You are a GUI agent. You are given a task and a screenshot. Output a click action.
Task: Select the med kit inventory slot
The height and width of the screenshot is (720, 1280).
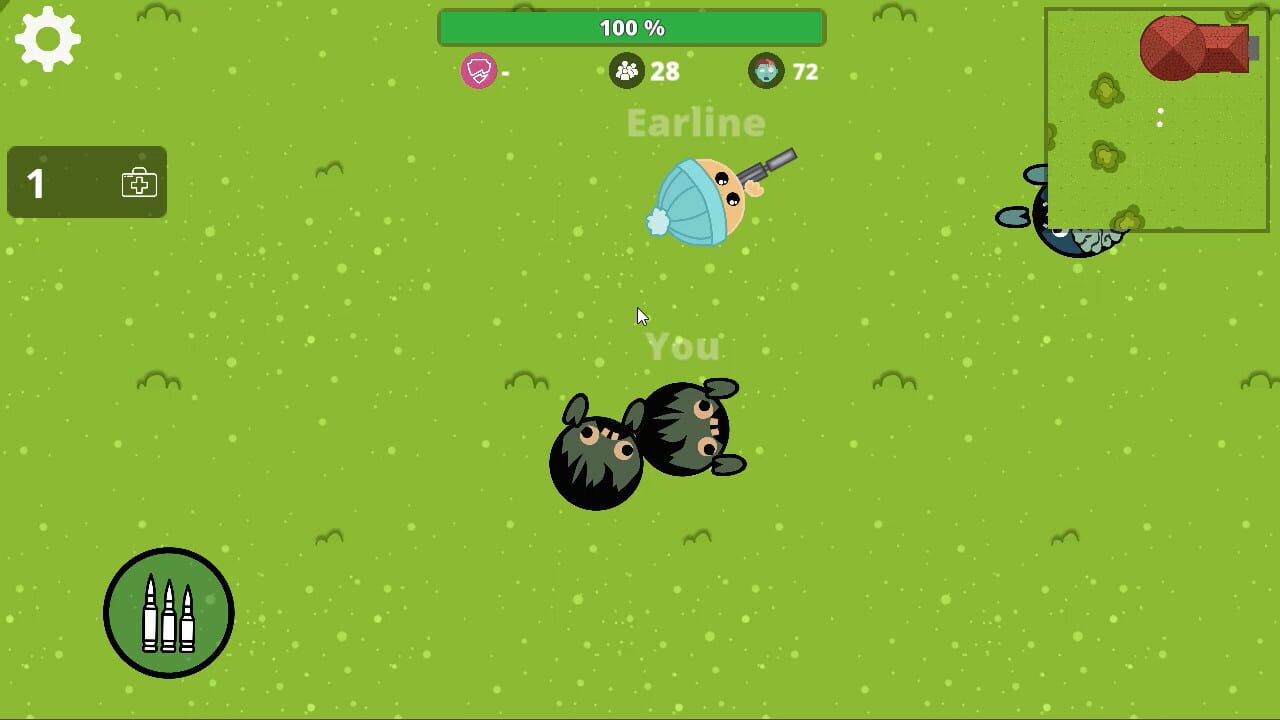point(86,183)
